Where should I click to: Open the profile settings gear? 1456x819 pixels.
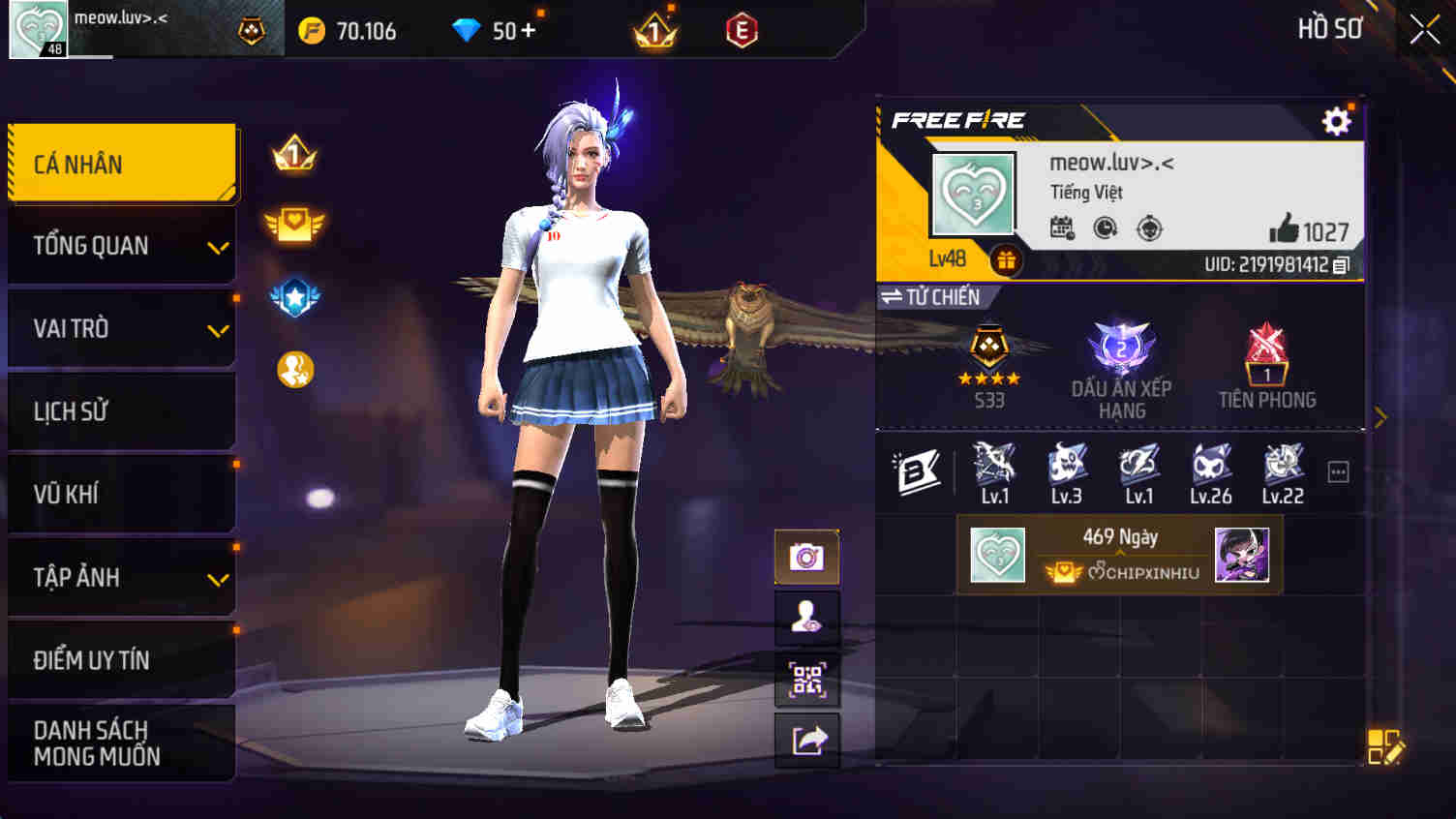point(1338,121)
